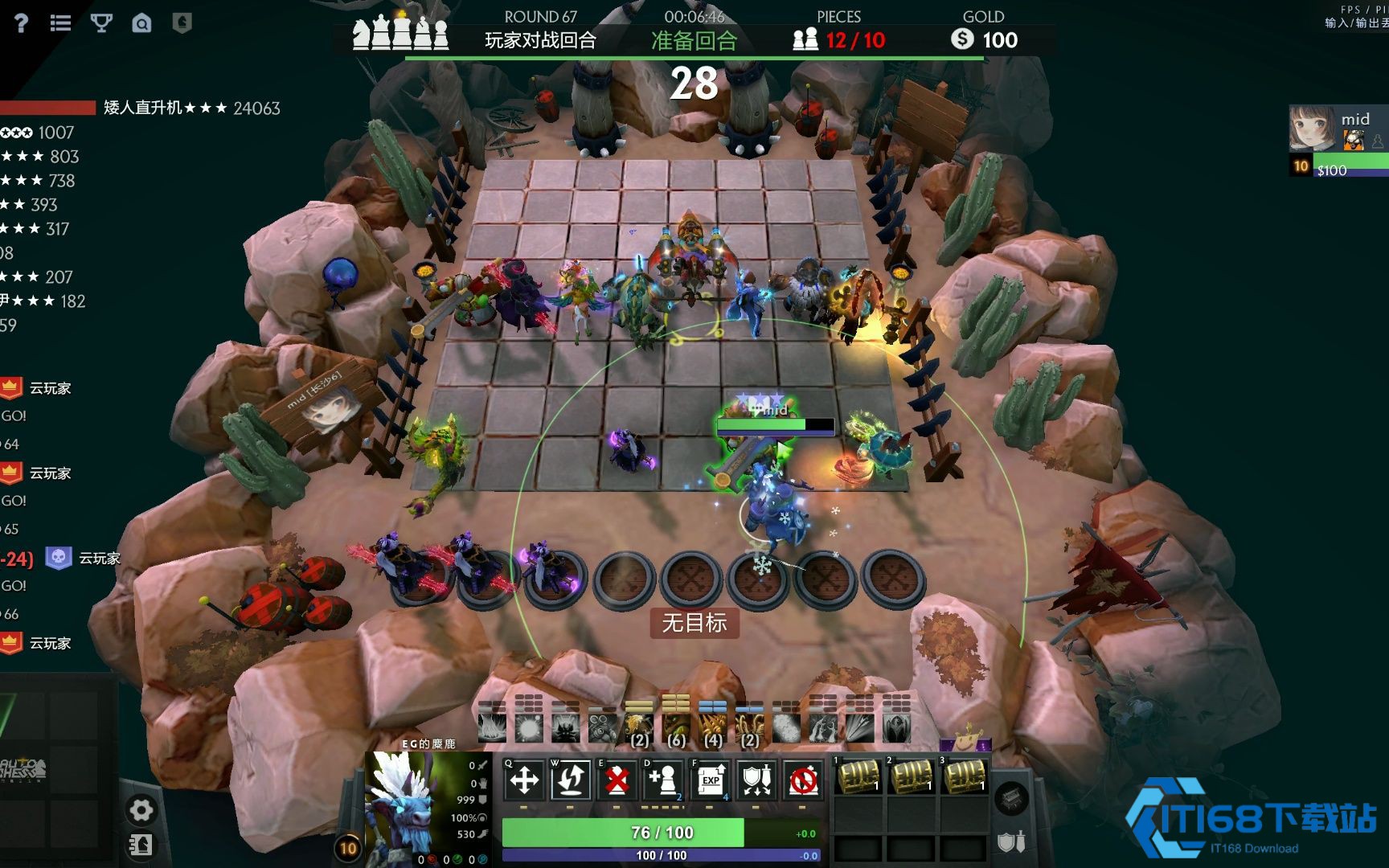Viewport: 1389px width, 868px height.
Task: Click the chess knight shield badge
Action: 182,23
